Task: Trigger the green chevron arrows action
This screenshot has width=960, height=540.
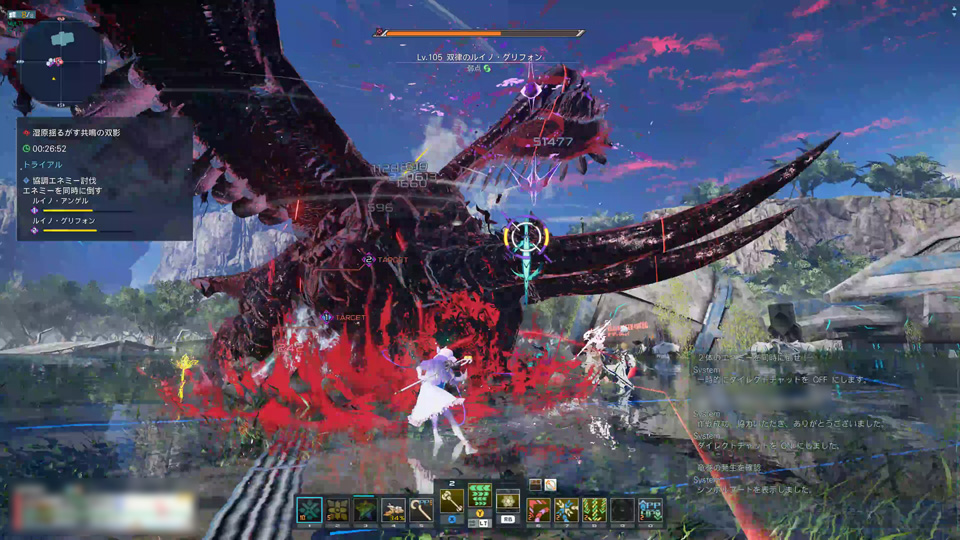Action: (480, 496)
